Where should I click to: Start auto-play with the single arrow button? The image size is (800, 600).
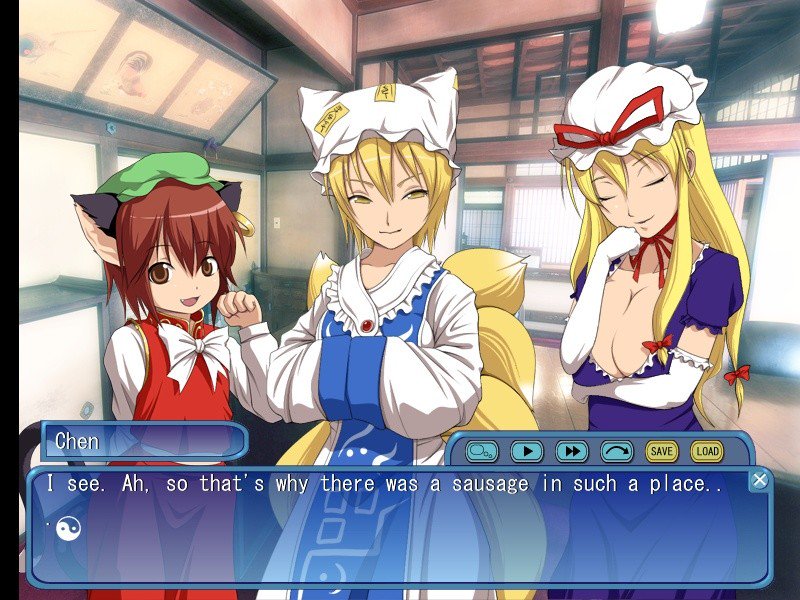(x=527, y=451)
